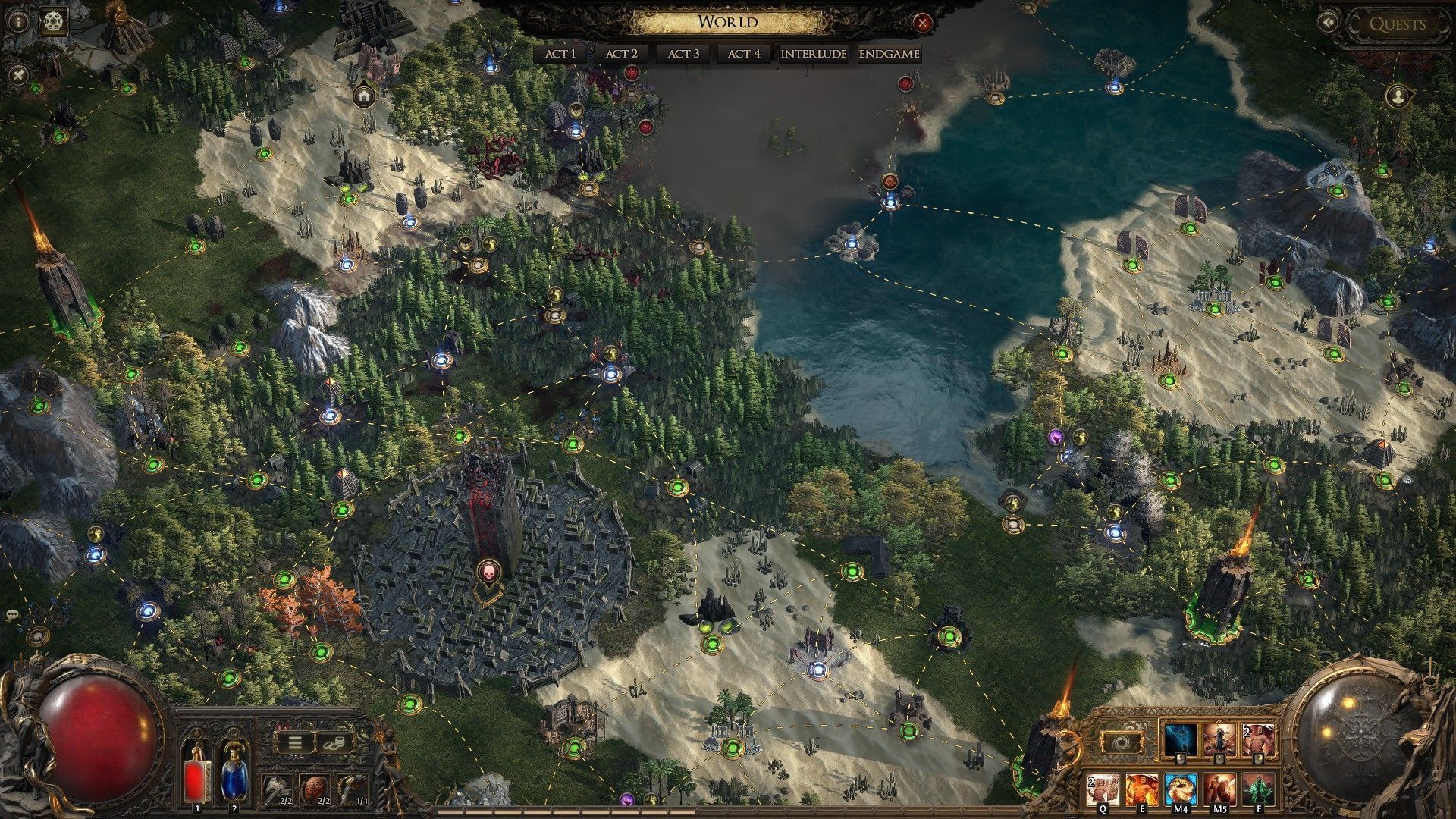
Task: Switch to the Act 2 tab
Action: (621, 54)
